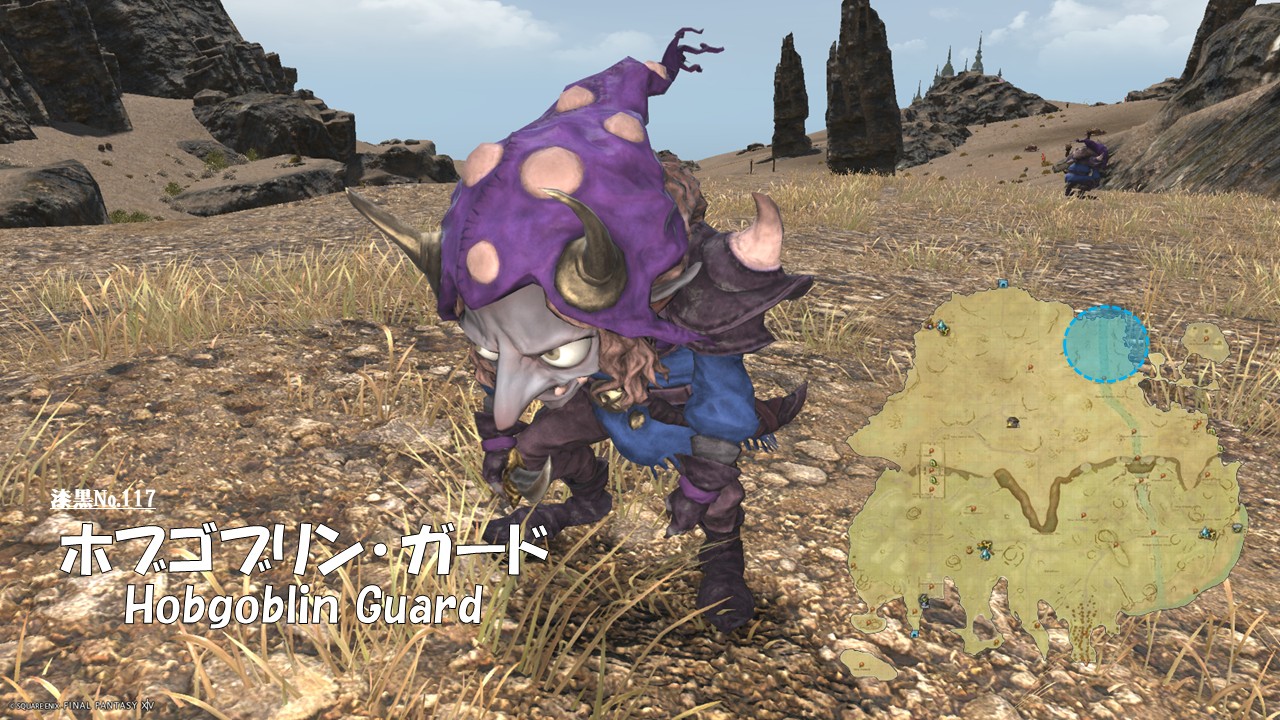The image size is (1280, 720).
Task: Click the blue dashed circle highlighted on the map
Action: pyautogui.click(x=1105, y=345)
